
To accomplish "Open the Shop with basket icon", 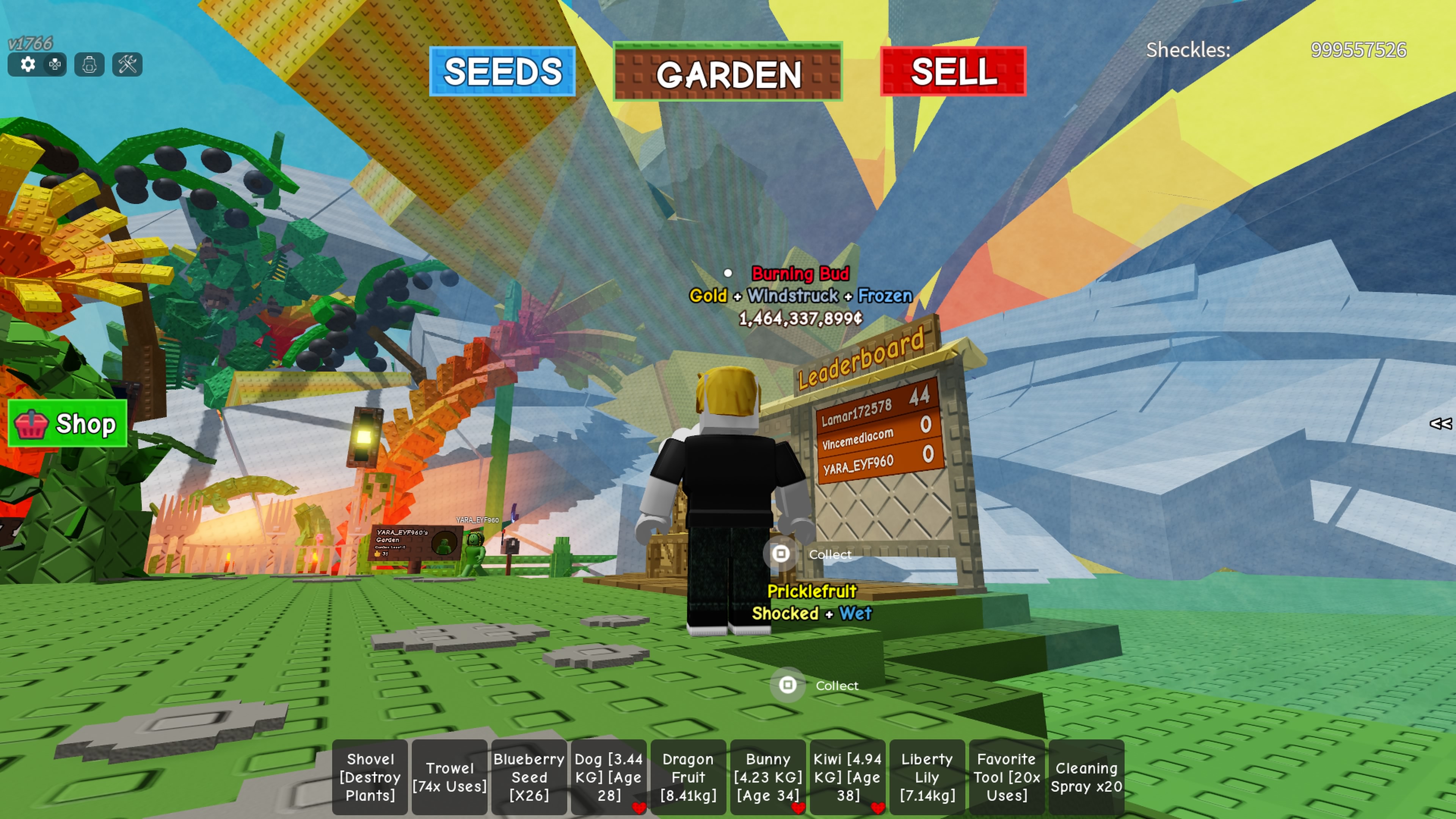I will click(68, 424).
